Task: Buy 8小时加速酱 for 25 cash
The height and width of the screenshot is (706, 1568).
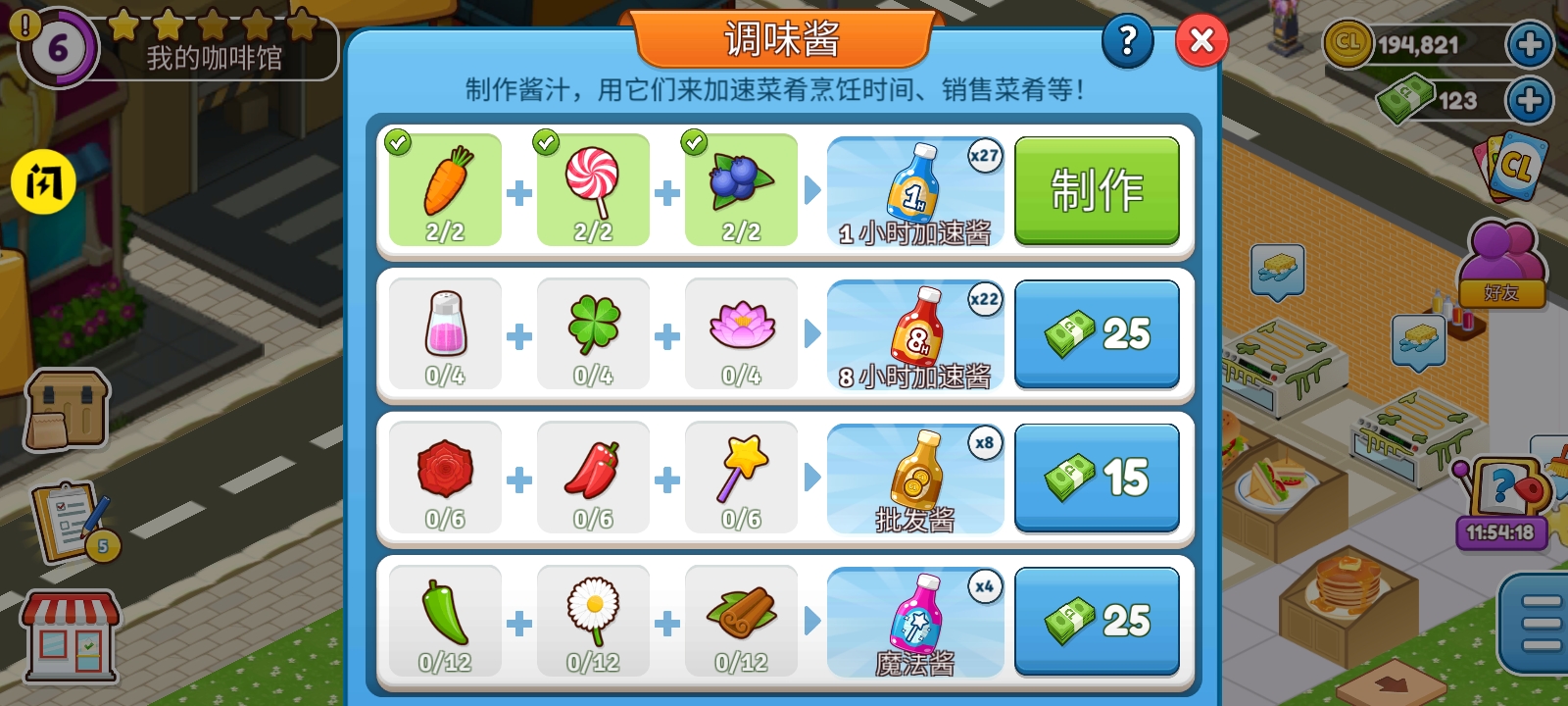Action: (x=1096, y=333)
